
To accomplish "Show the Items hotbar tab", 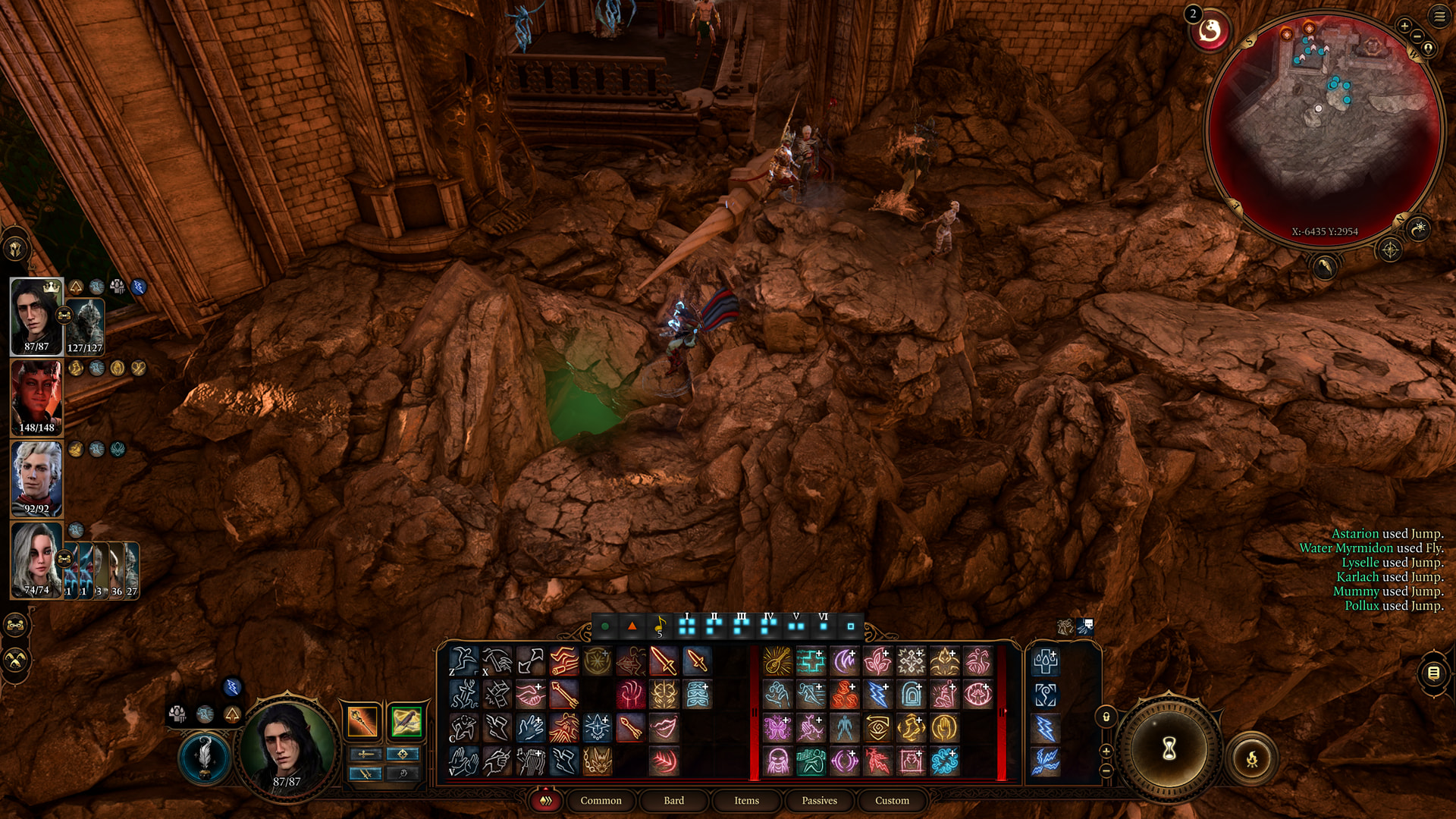I will (746, 801).
